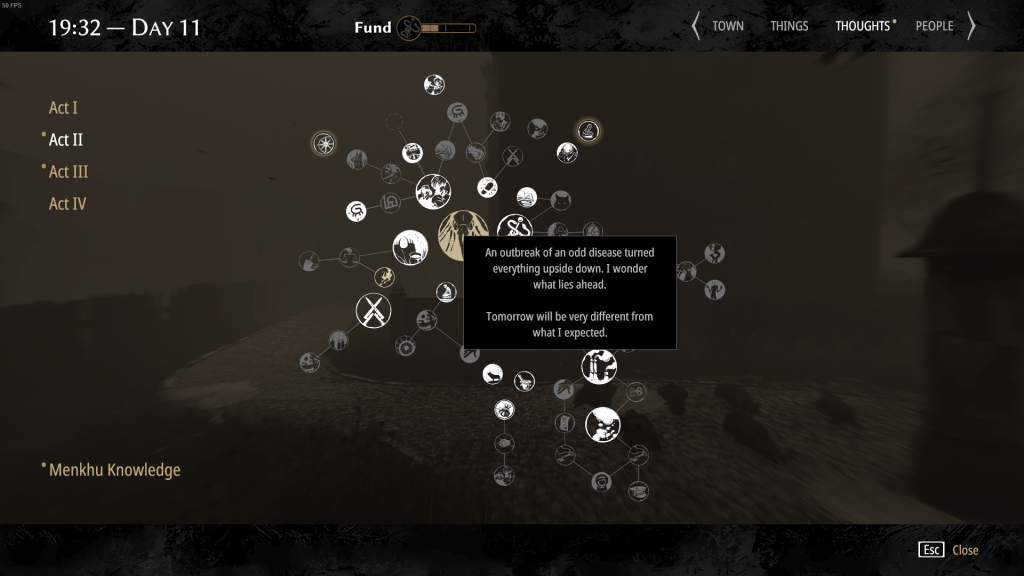Open the cat face thought node
This screenshot has width=1024, height=576.
[x=561, y=200]
